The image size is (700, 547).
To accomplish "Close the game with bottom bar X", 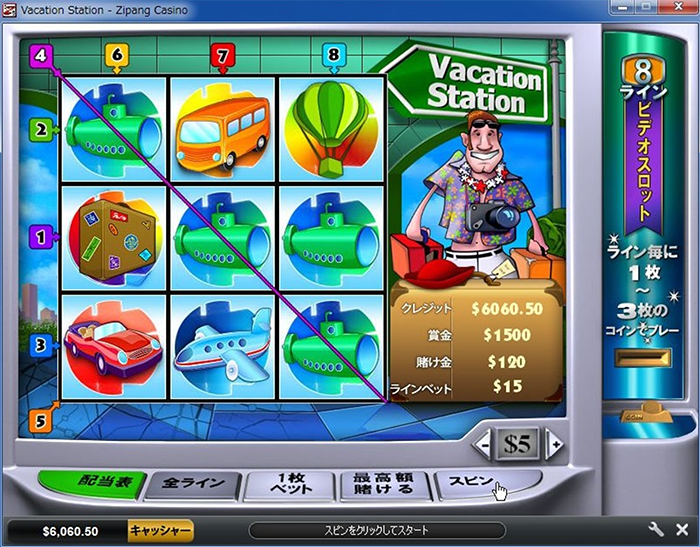I will click(683, 530).
